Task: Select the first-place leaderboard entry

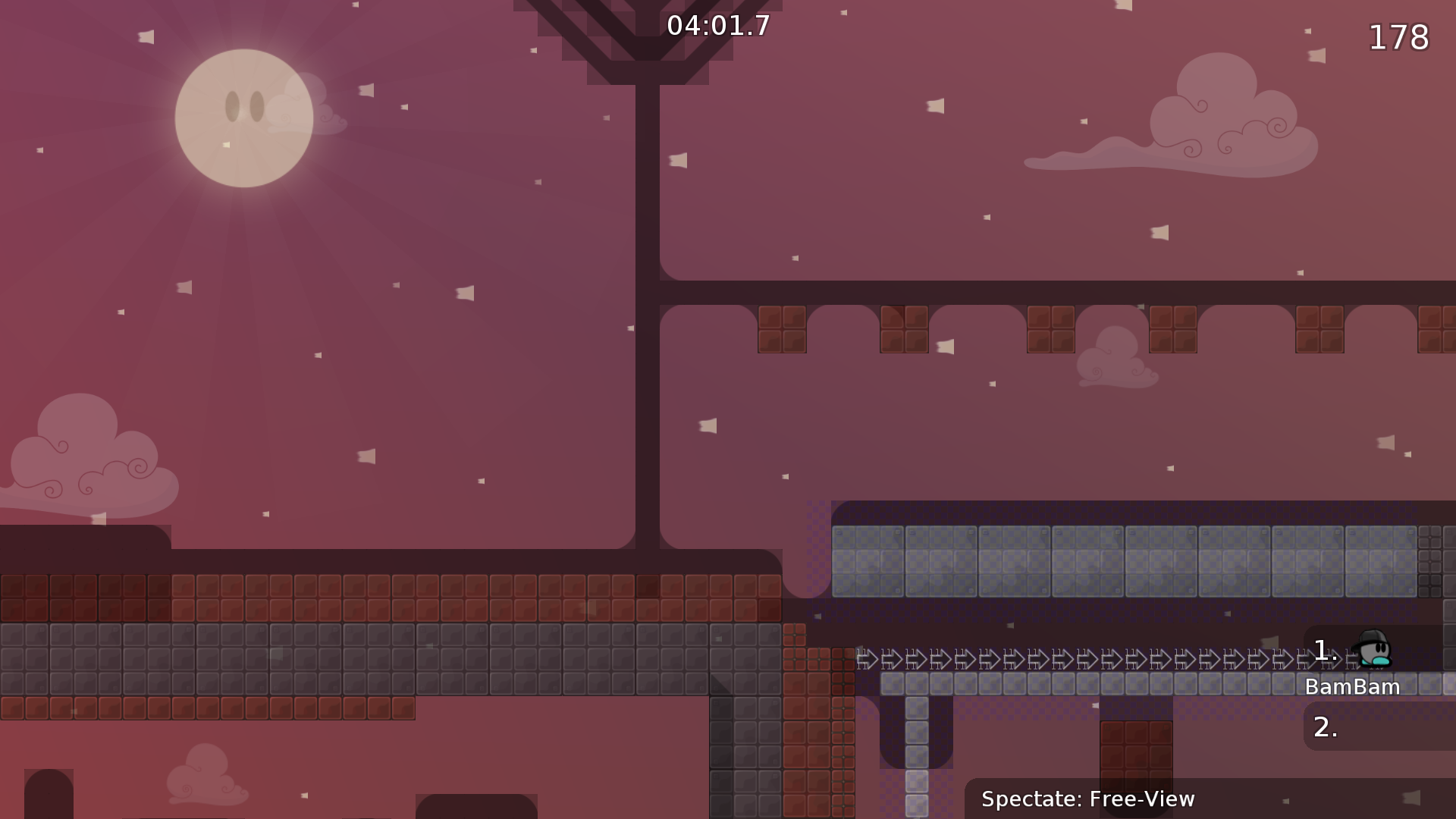Action: 1323,648
